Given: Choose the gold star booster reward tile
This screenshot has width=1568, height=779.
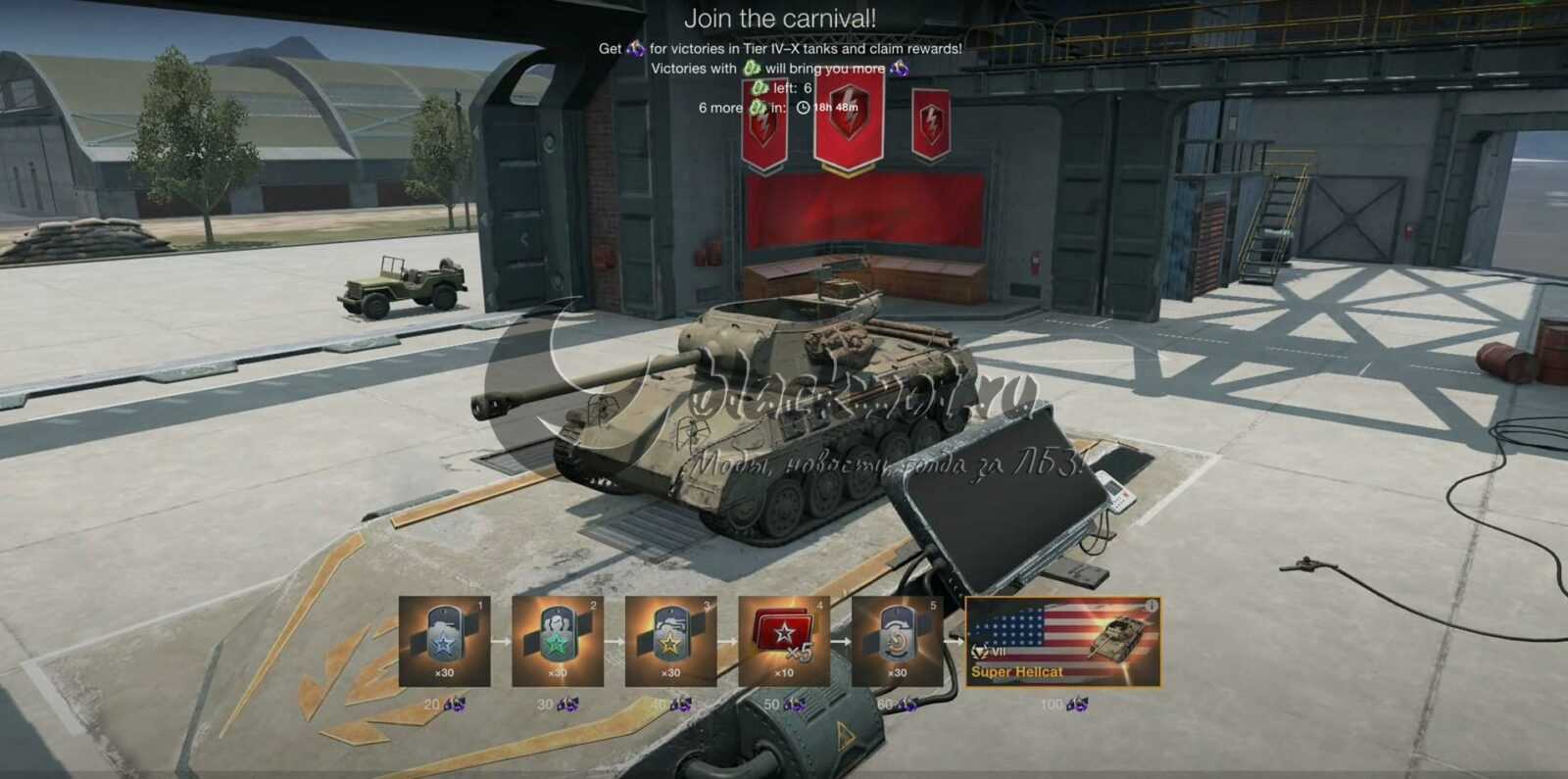Looking at the screenshot, I should click(x=670, y=641).
